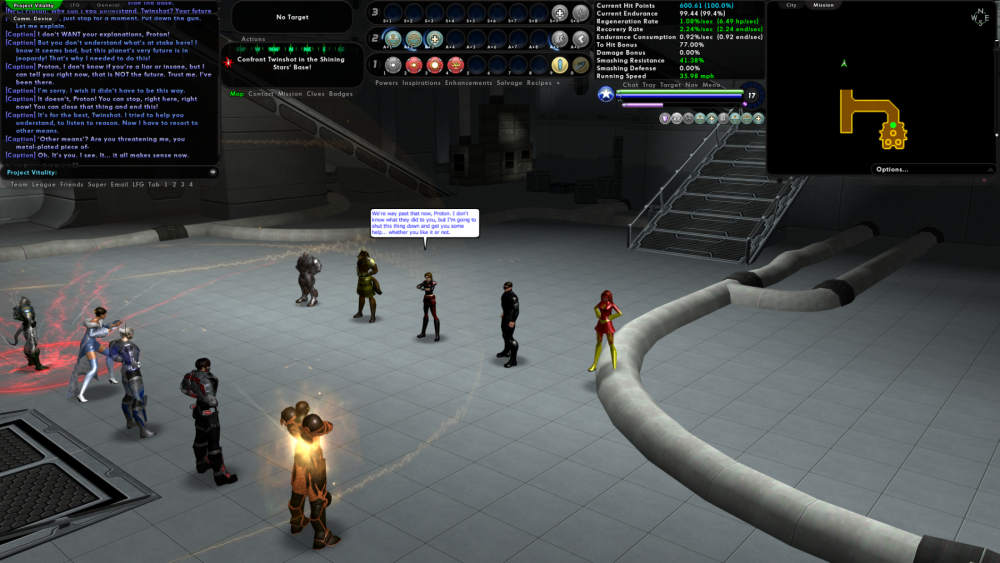Screen dimensions: 1000x563
Task: Open the Powers window
Action: pos(386,83)
